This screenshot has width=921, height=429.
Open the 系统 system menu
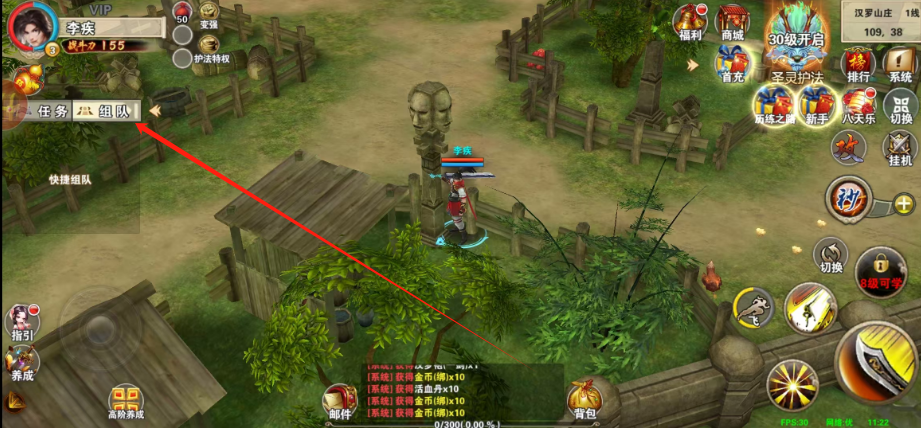900,64
